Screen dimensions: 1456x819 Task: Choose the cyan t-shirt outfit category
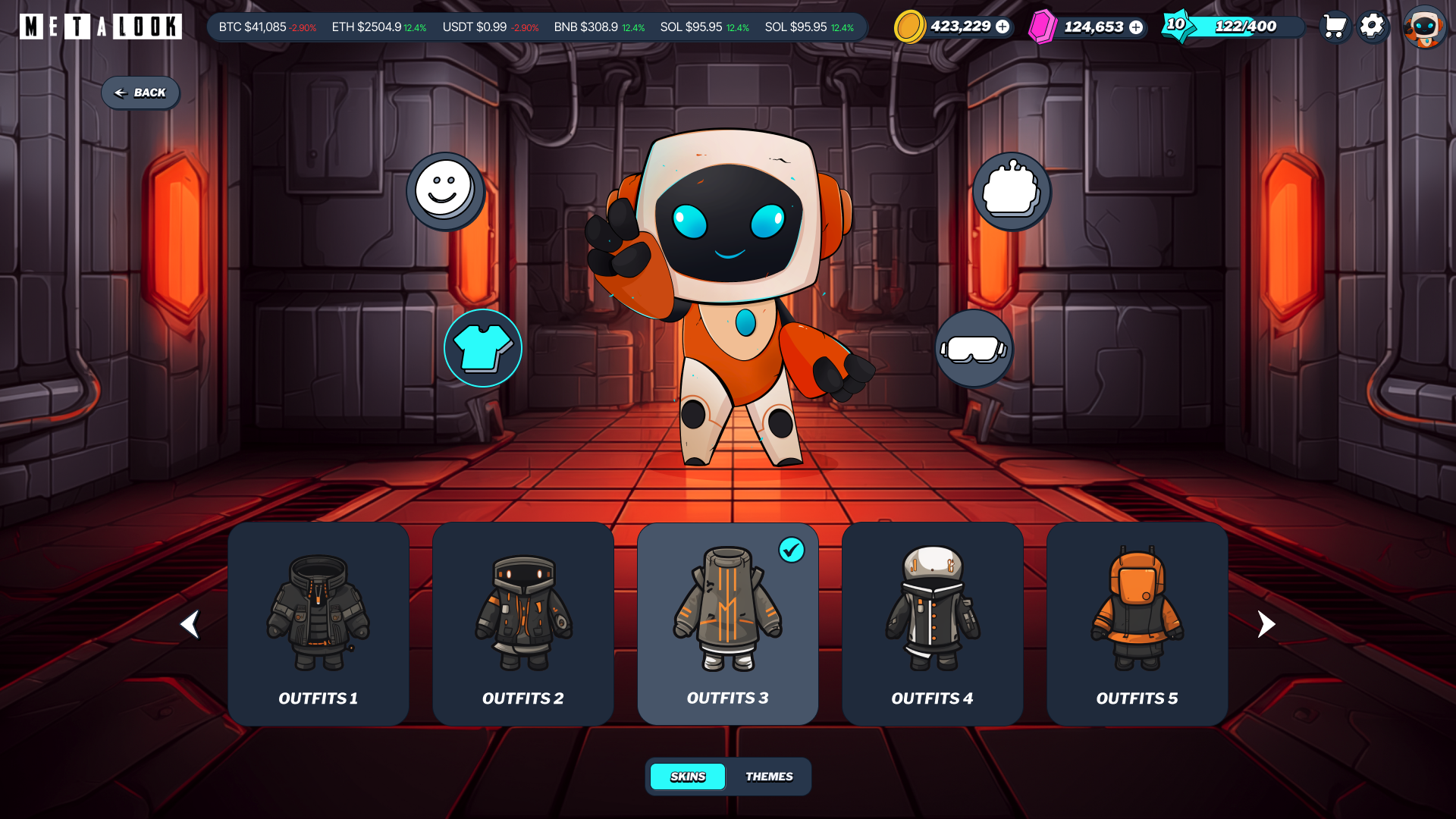coord(483,348)
